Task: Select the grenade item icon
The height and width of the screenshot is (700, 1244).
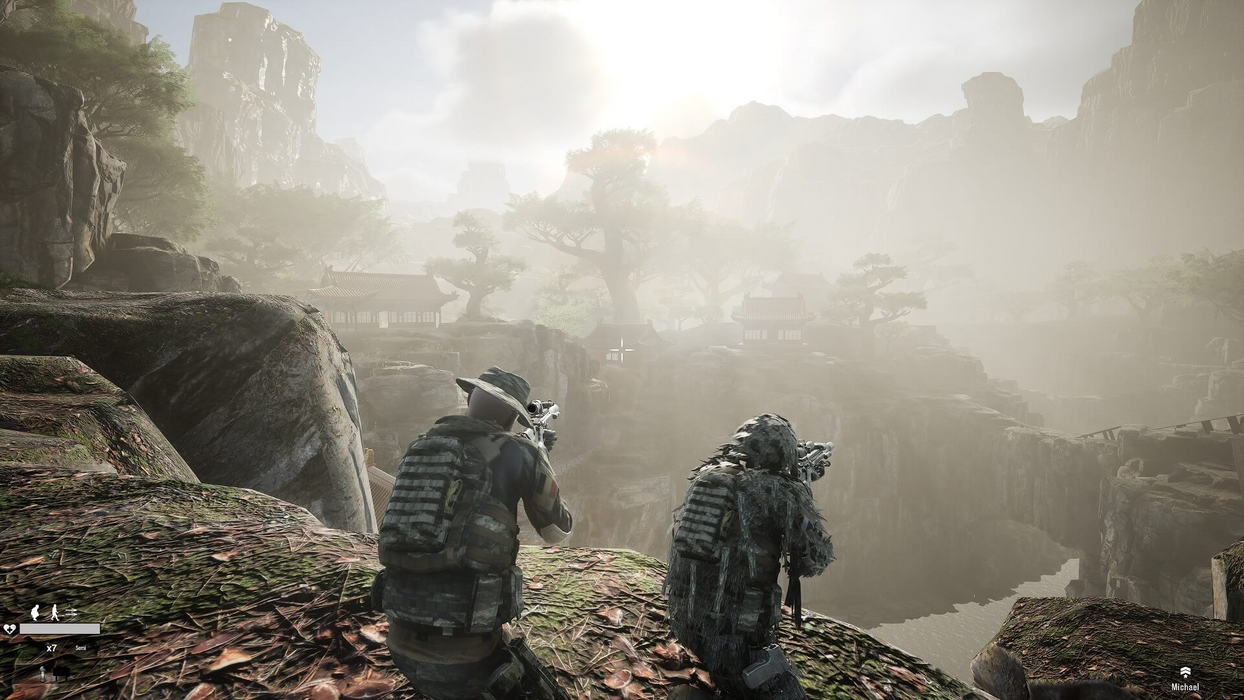Action: point(42,672)
